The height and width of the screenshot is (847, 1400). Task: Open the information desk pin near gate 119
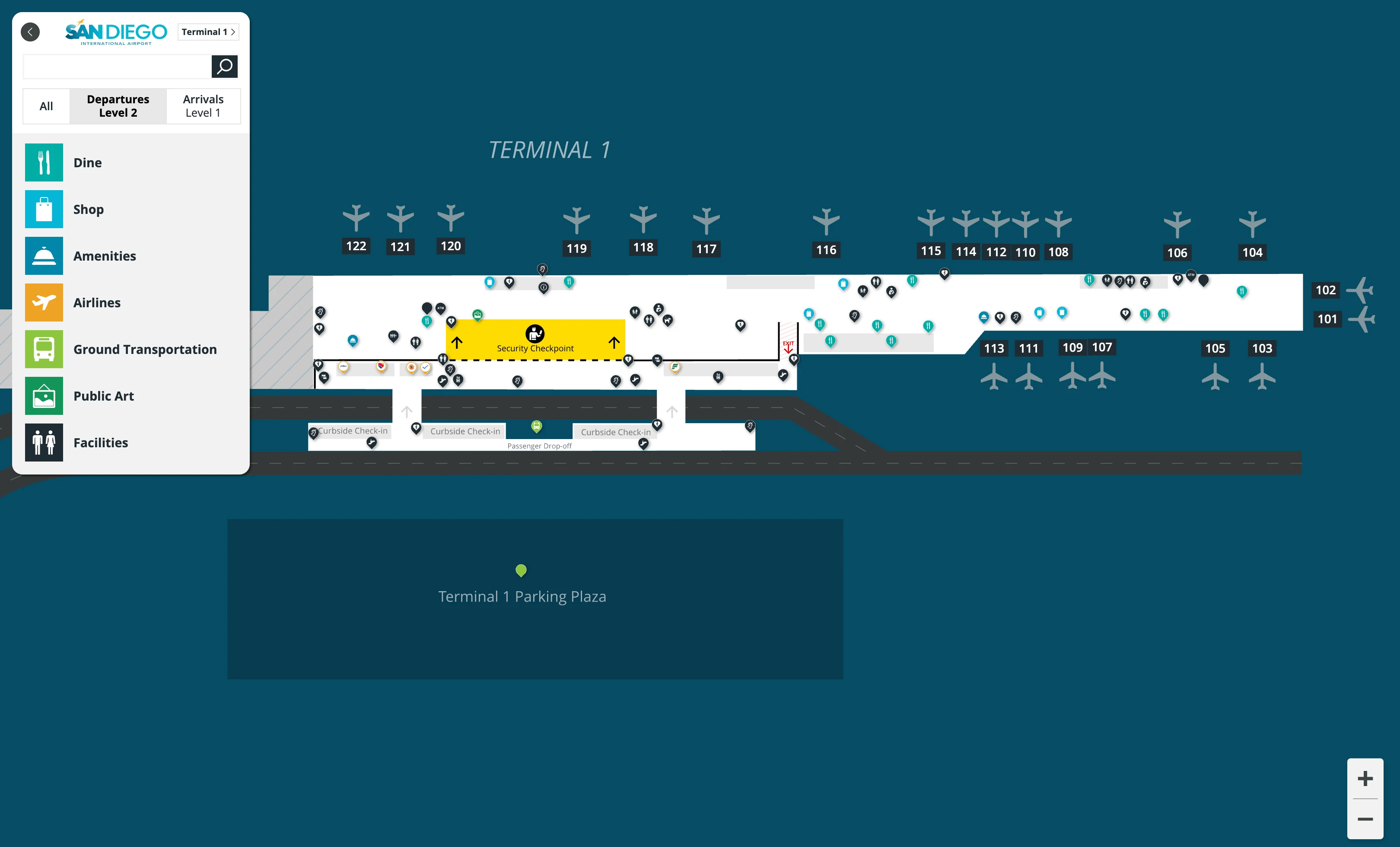tap(544, 287)
